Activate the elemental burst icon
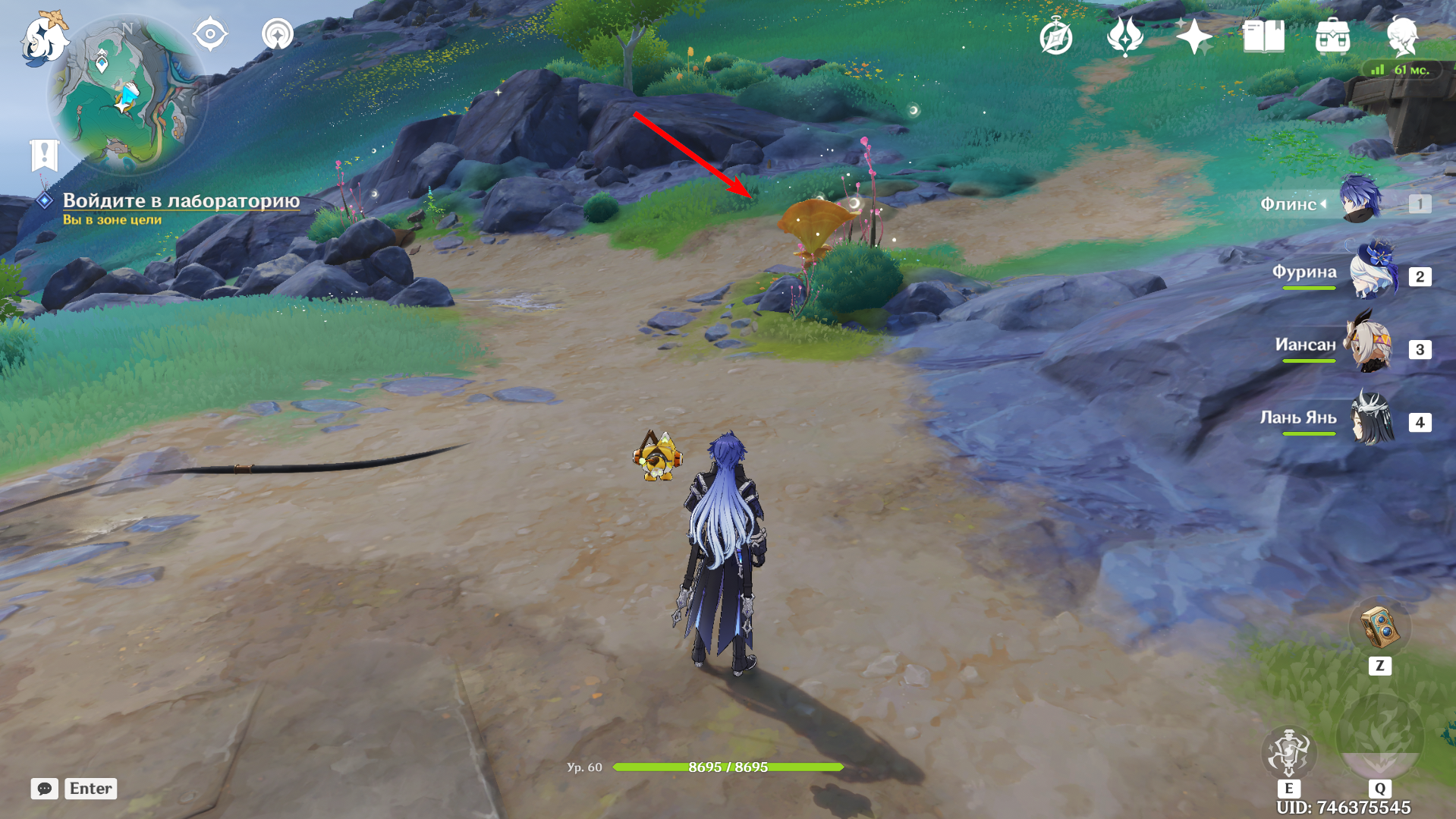This screenshot has width=1456, height=819. coord(1379,738)
